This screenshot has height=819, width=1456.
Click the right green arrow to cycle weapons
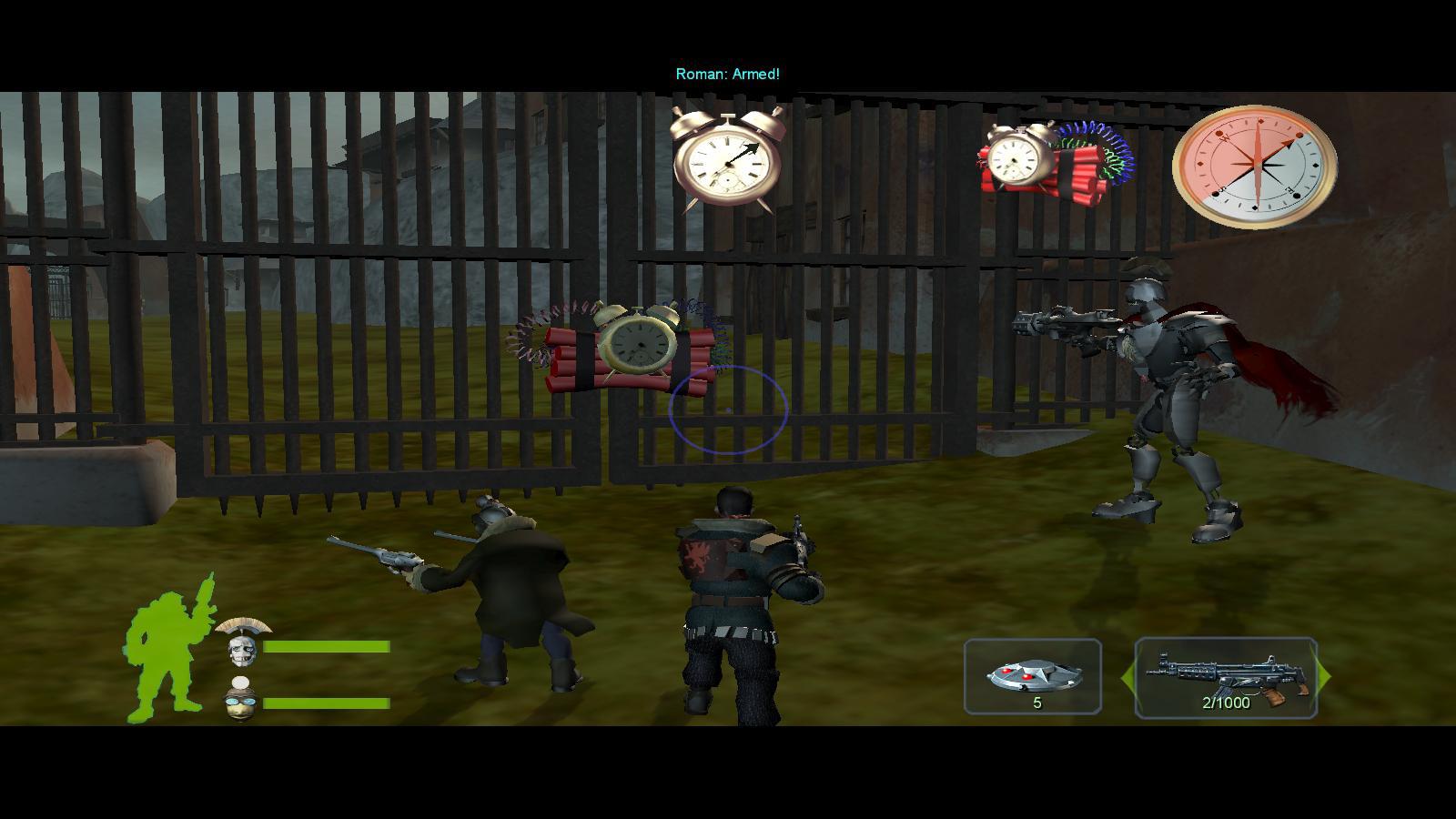(x=1324, y=675)
